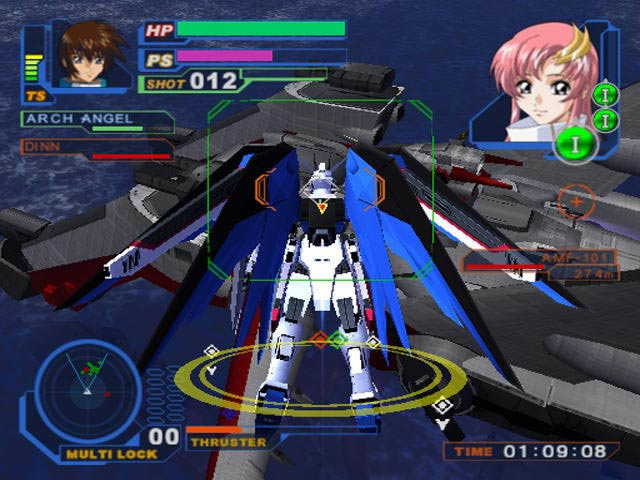
Task: Select the DINN enemy entry
Action: [95, 149]
